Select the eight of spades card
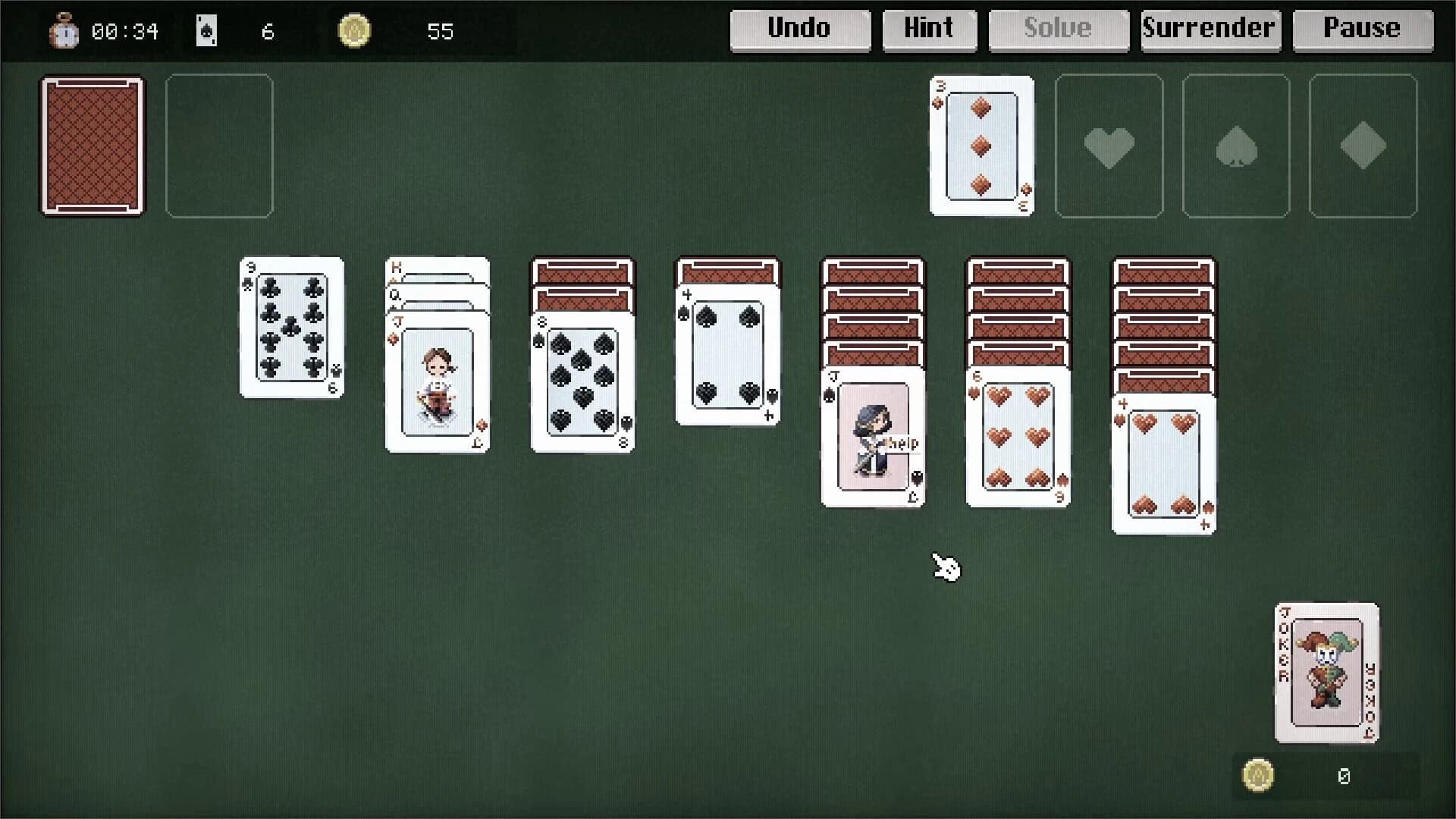The image size is (1456, 819). pos(582,383)
